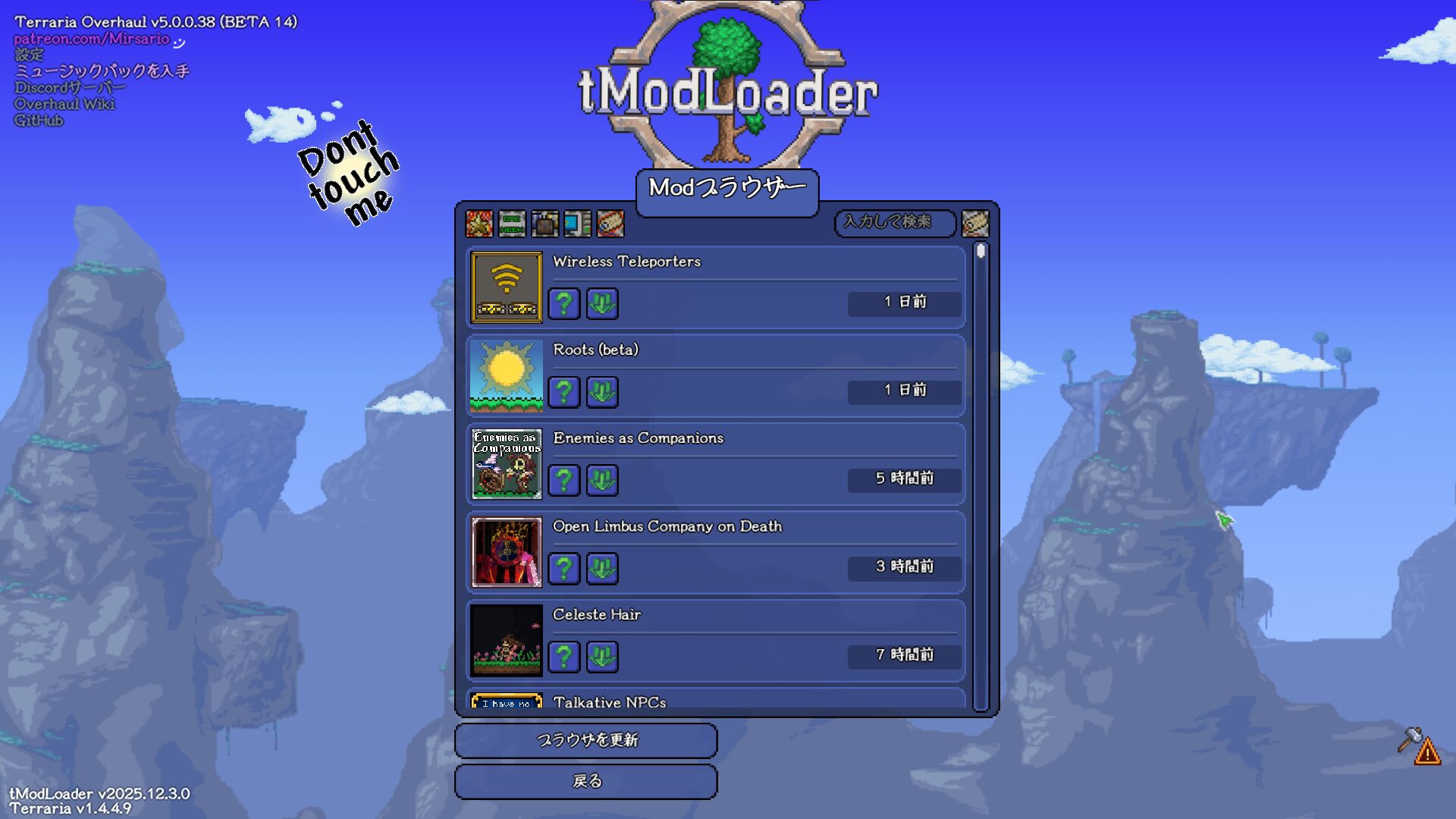Click the ブラウザを更新 refresh button
1456x819 pixels.
point(585,741)
